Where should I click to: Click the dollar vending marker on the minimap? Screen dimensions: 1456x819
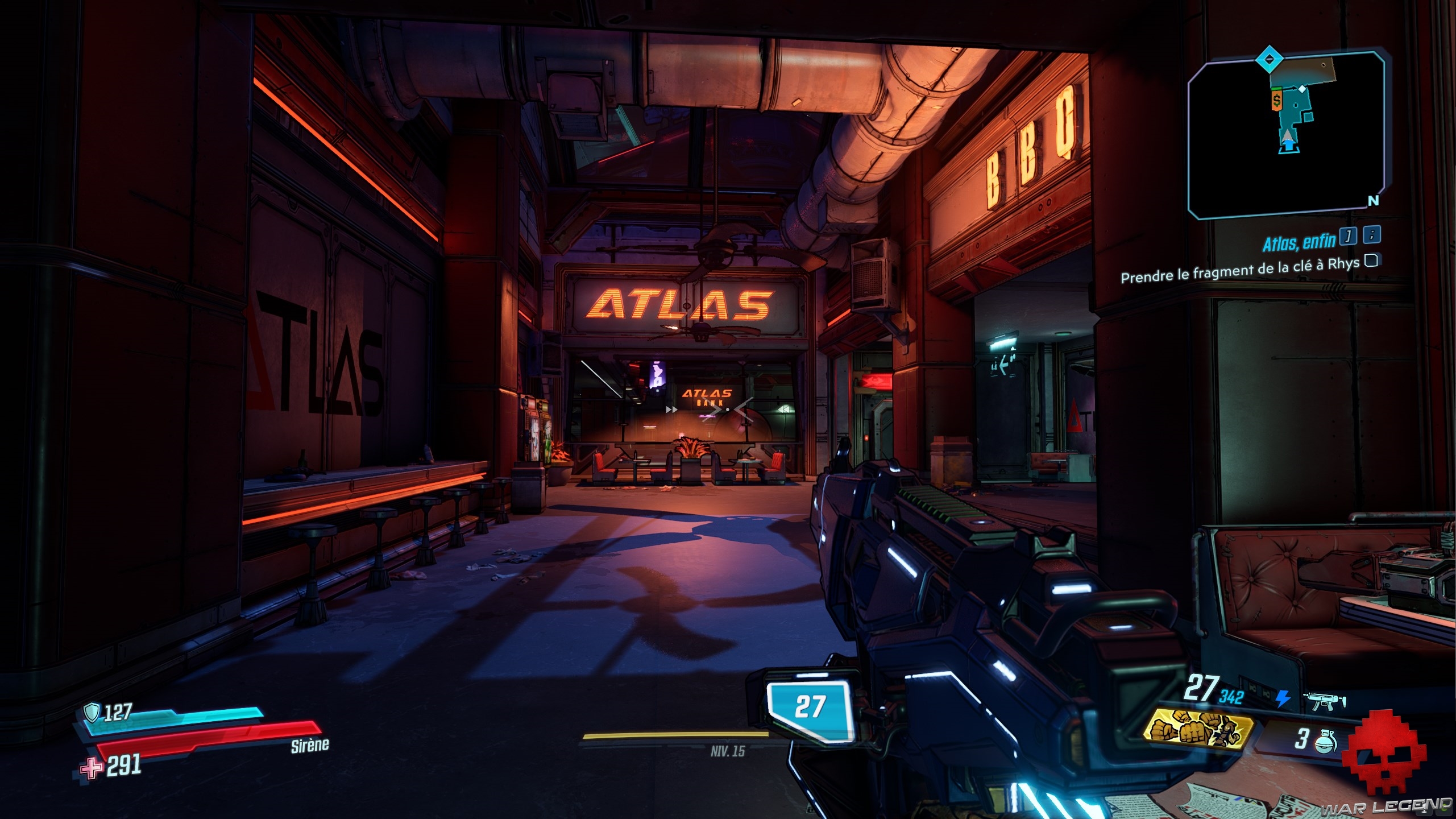1277,101
